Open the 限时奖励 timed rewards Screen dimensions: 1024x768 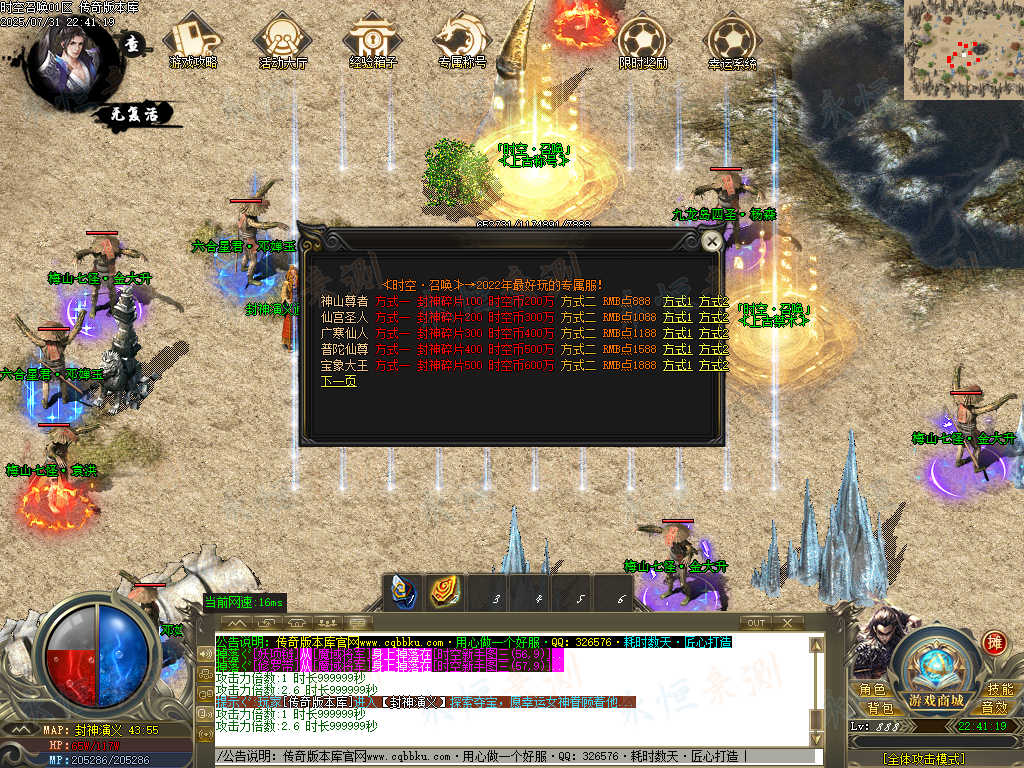click(642, 40)
